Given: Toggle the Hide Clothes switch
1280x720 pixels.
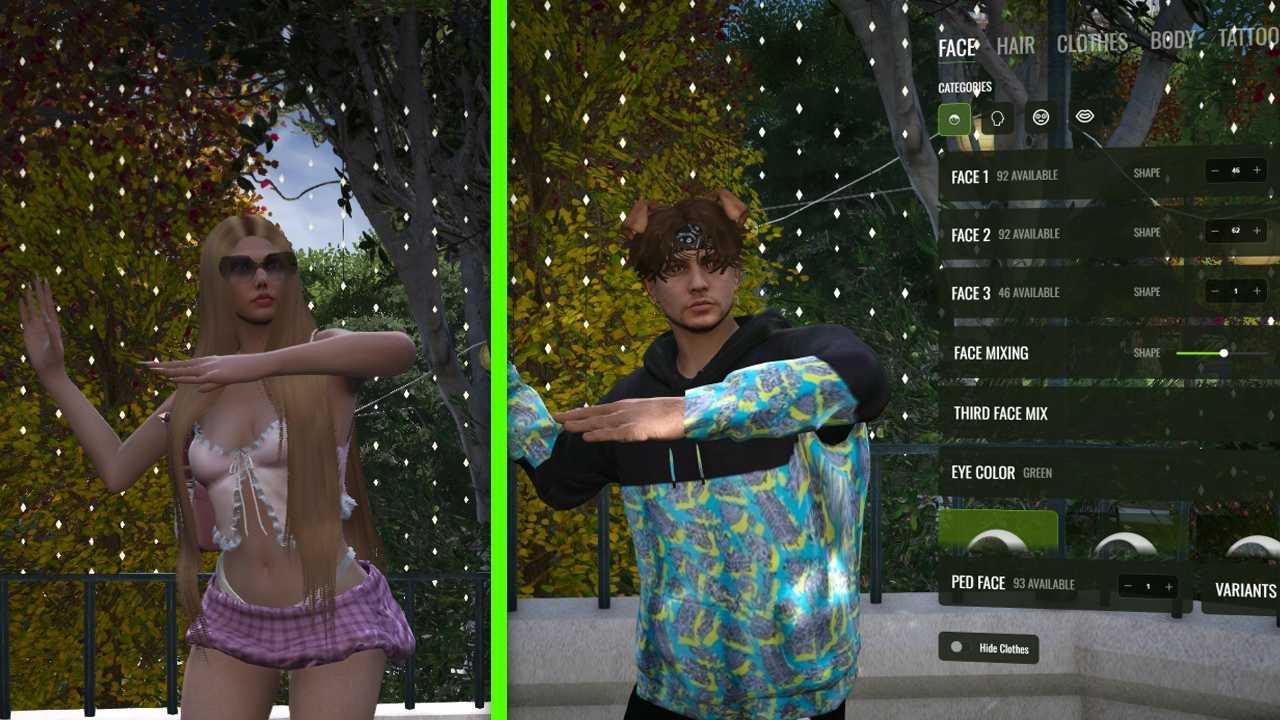Looking at the screenshot, I should tap(958, 649).
